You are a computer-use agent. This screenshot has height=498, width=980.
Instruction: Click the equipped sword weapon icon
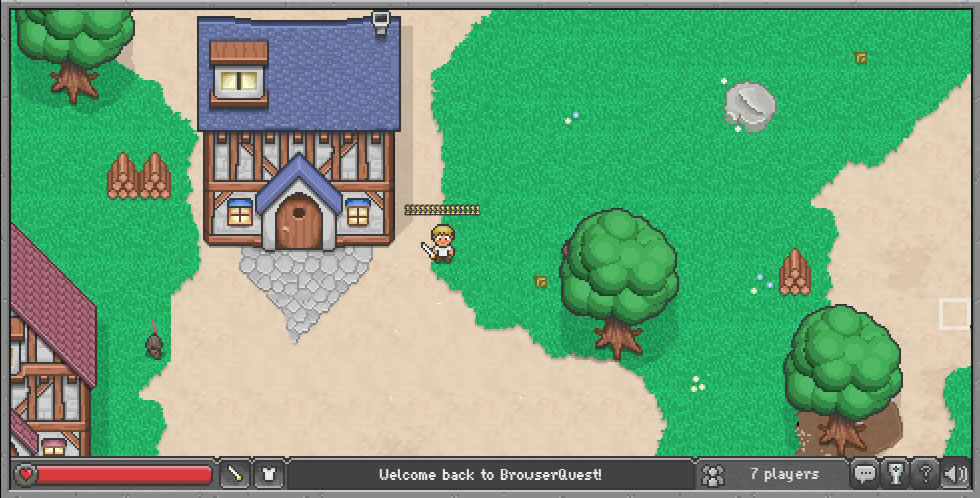click(x=235, y=474)
